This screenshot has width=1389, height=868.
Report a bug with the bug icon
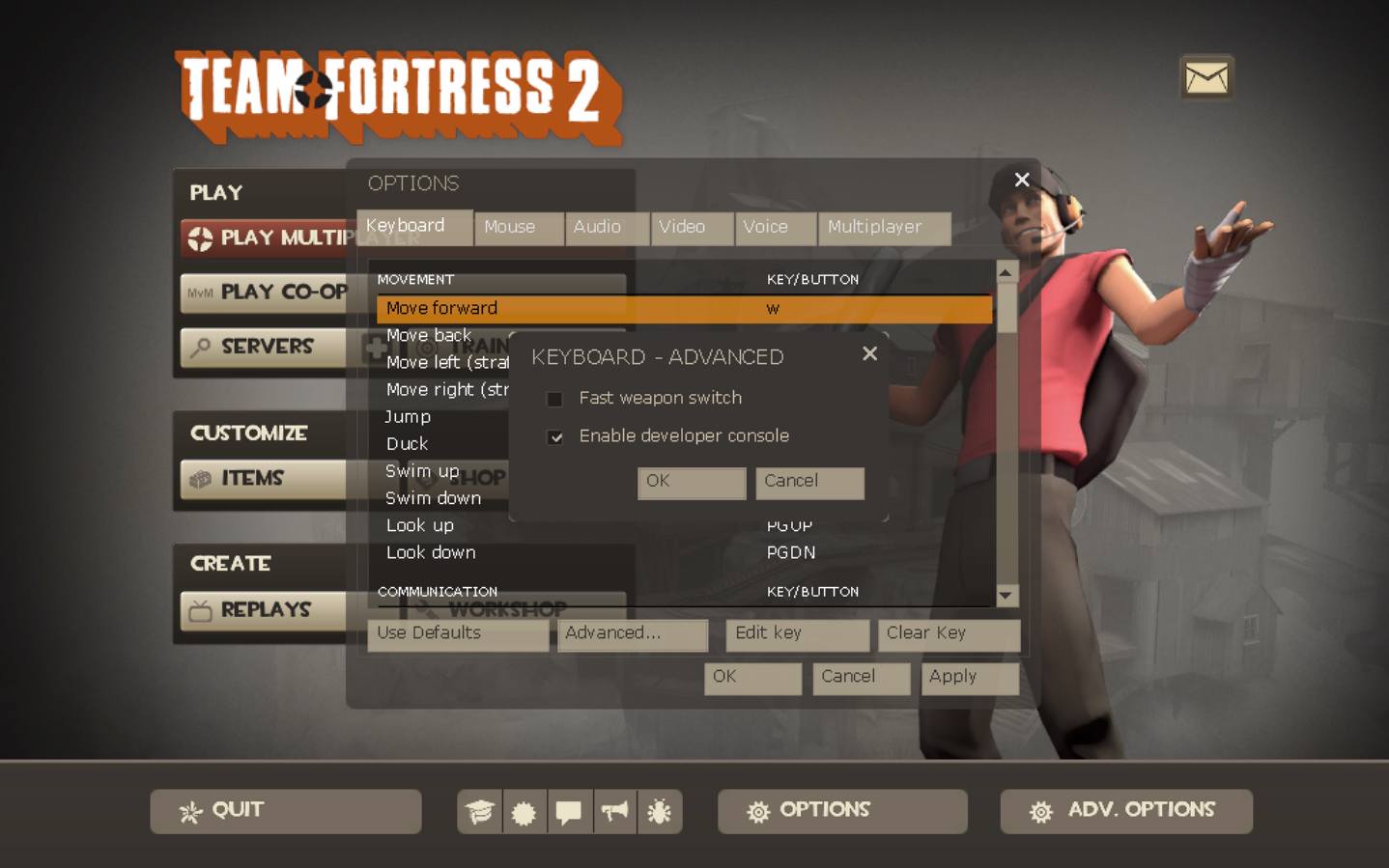tap(660, 812)
